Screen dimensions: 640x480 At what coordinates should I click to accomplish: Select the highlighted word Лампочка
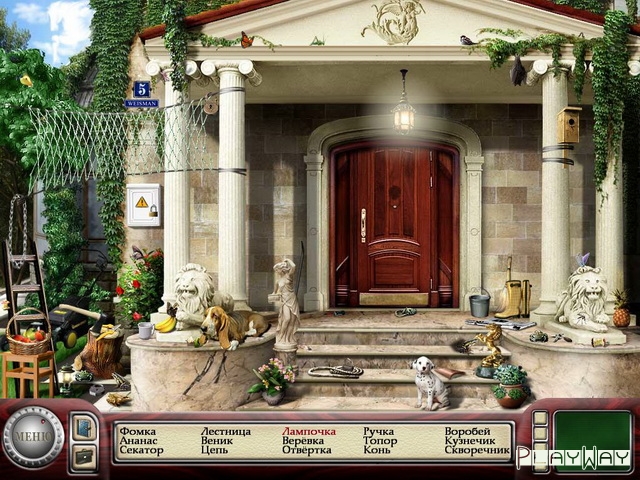(x=308, y=431)
